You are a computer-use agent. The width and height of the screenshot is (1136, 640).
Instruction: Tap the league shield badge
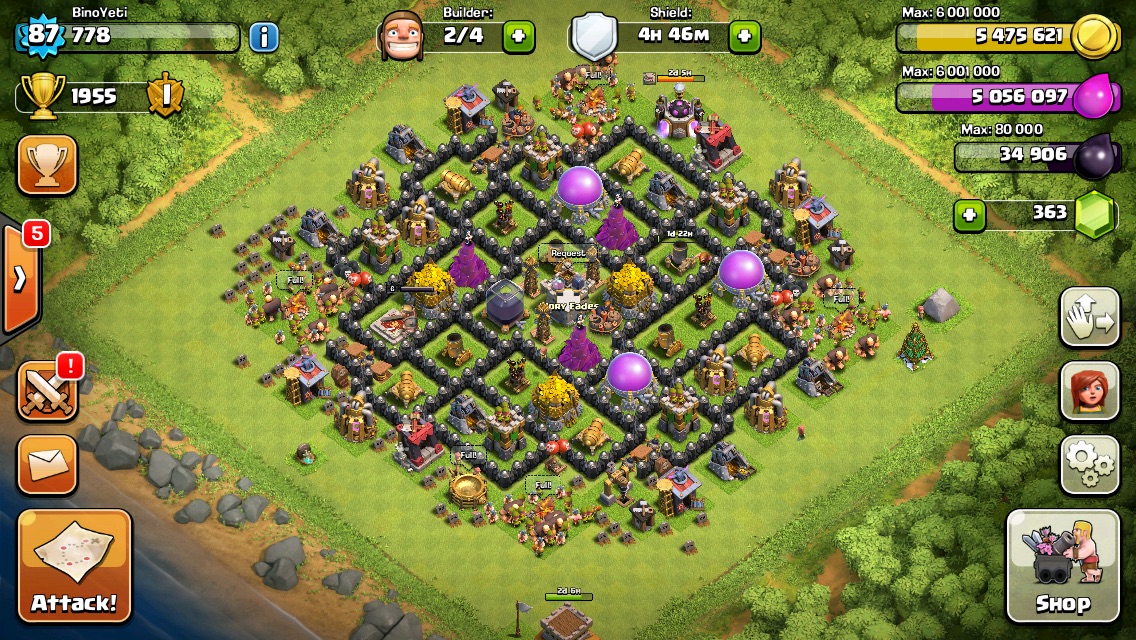[x=163, y=96]
